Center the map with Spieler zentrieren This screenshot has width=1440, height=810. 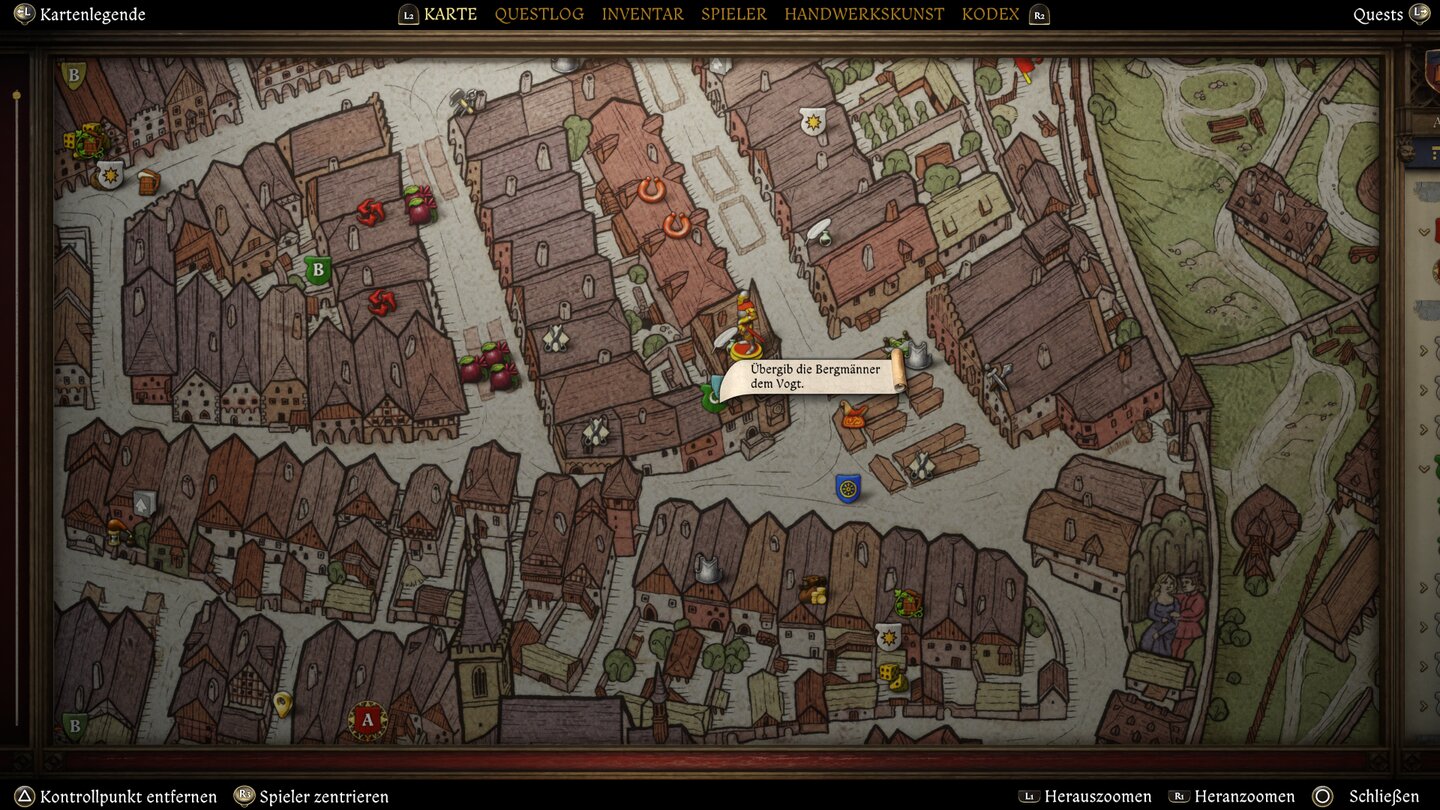click(x=324, y=797)
